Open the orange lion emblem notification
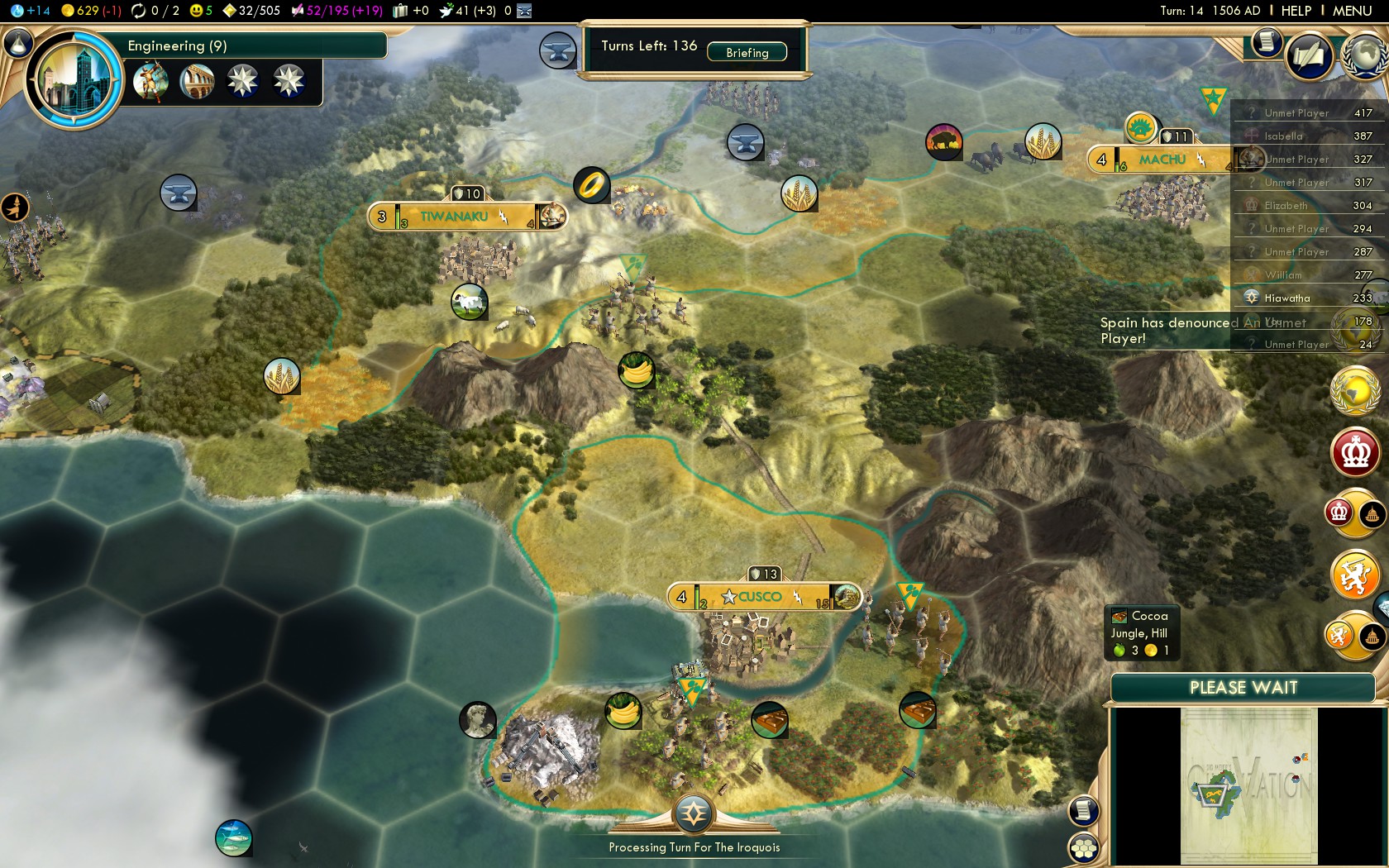The height and width of the screenshot is (868, 1389). (x=1354, y=575)
